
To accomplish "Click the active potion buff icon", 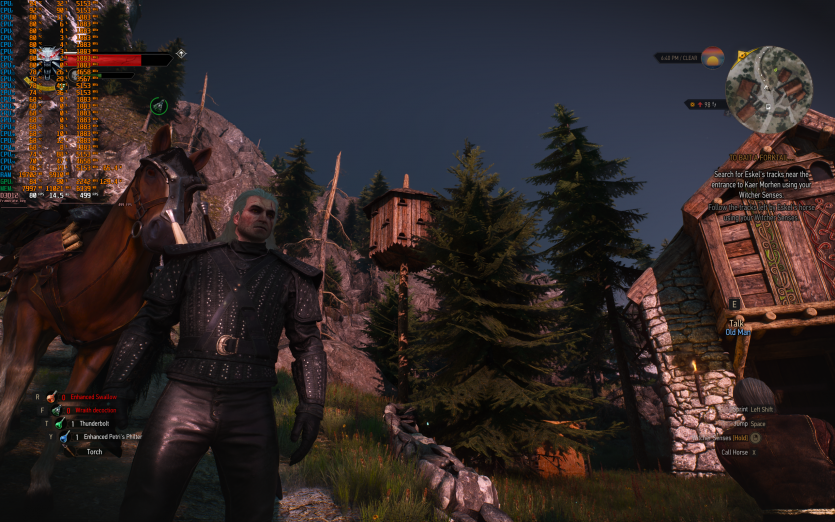I will tap(158, 105).
